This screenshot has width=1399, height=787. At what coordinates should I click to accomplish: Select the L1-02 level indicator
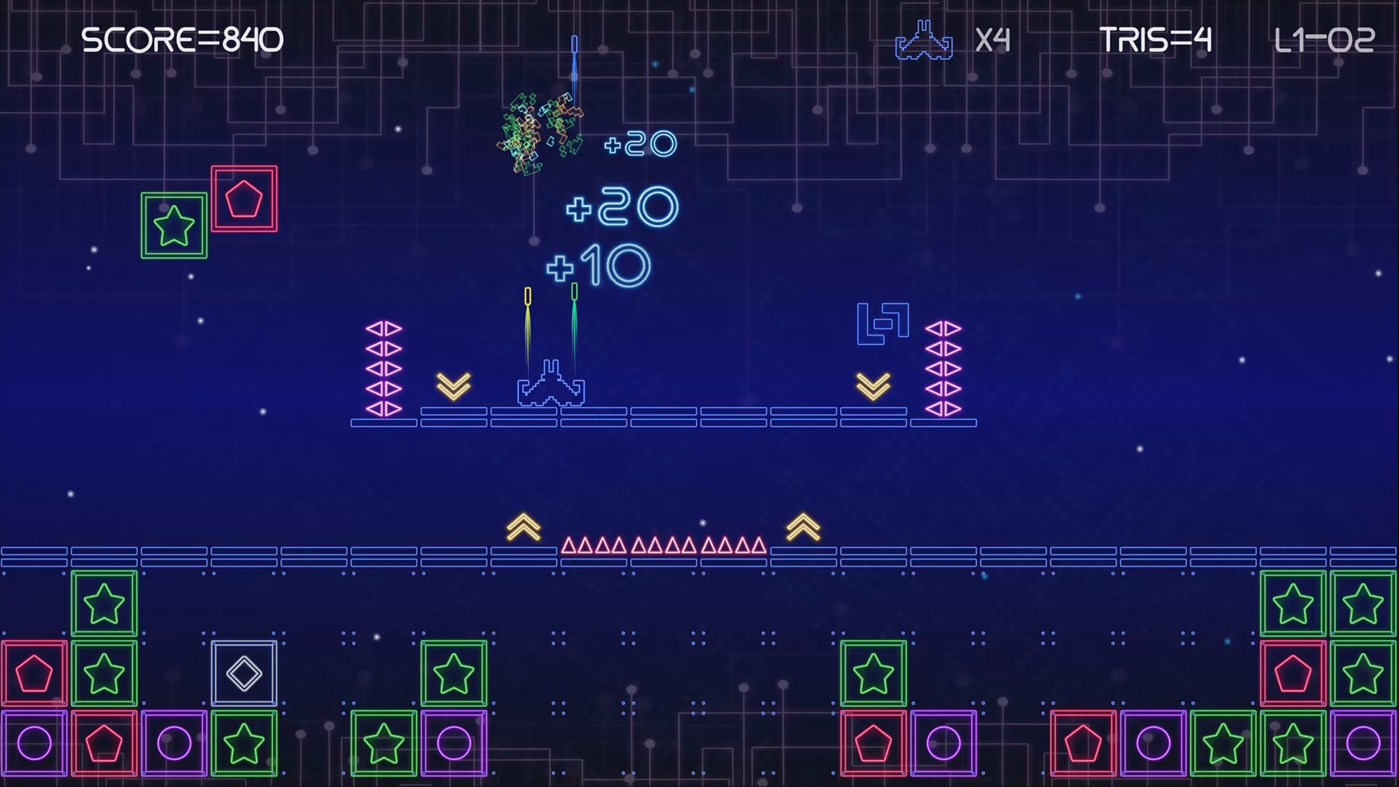1325,40
